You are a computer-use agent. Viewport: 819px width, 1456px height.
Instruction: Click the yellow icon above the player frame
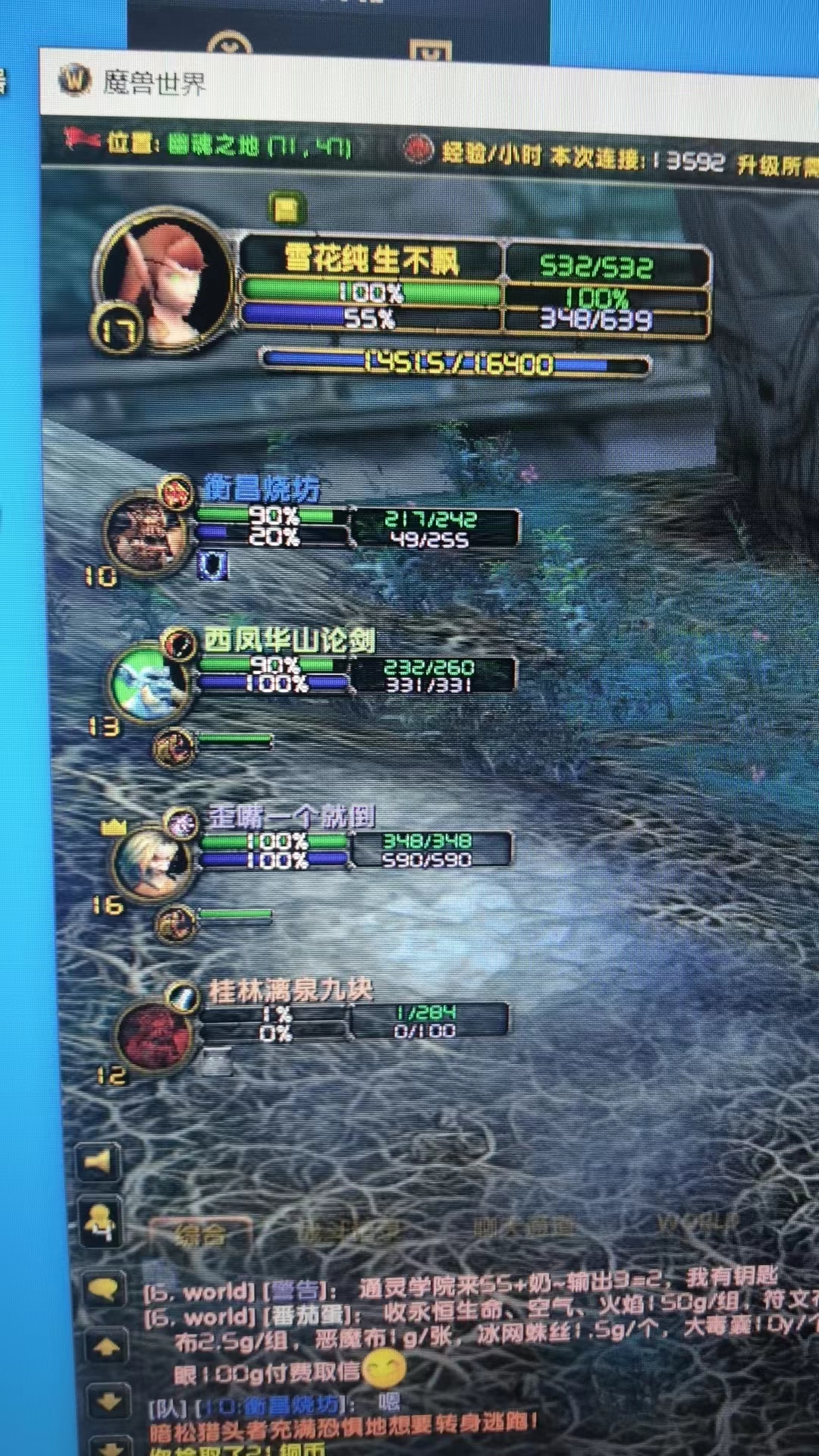[x=287, y=209]
